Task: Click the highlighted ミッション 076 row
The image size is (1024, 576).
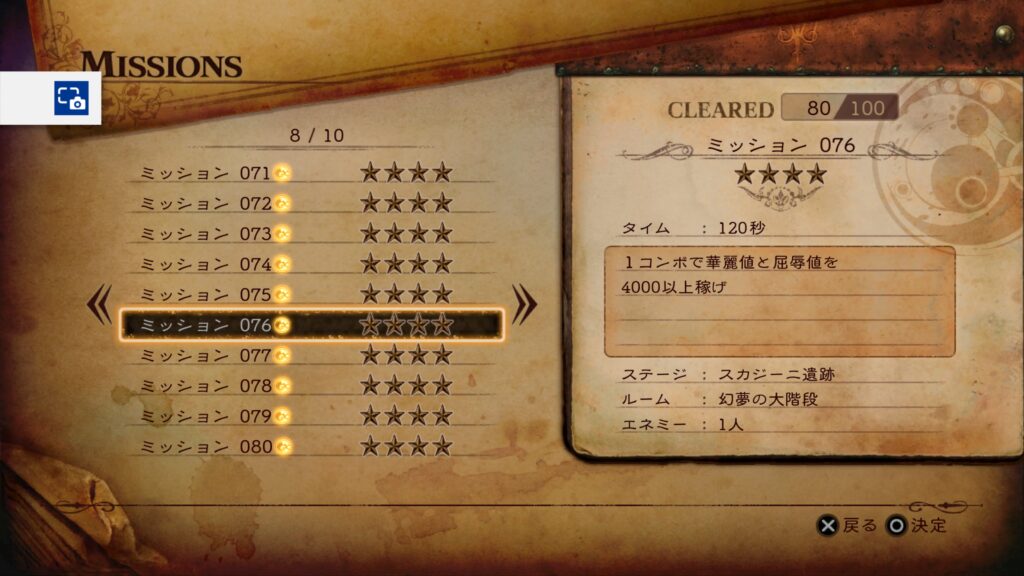Action: click(x=310, y=325)
